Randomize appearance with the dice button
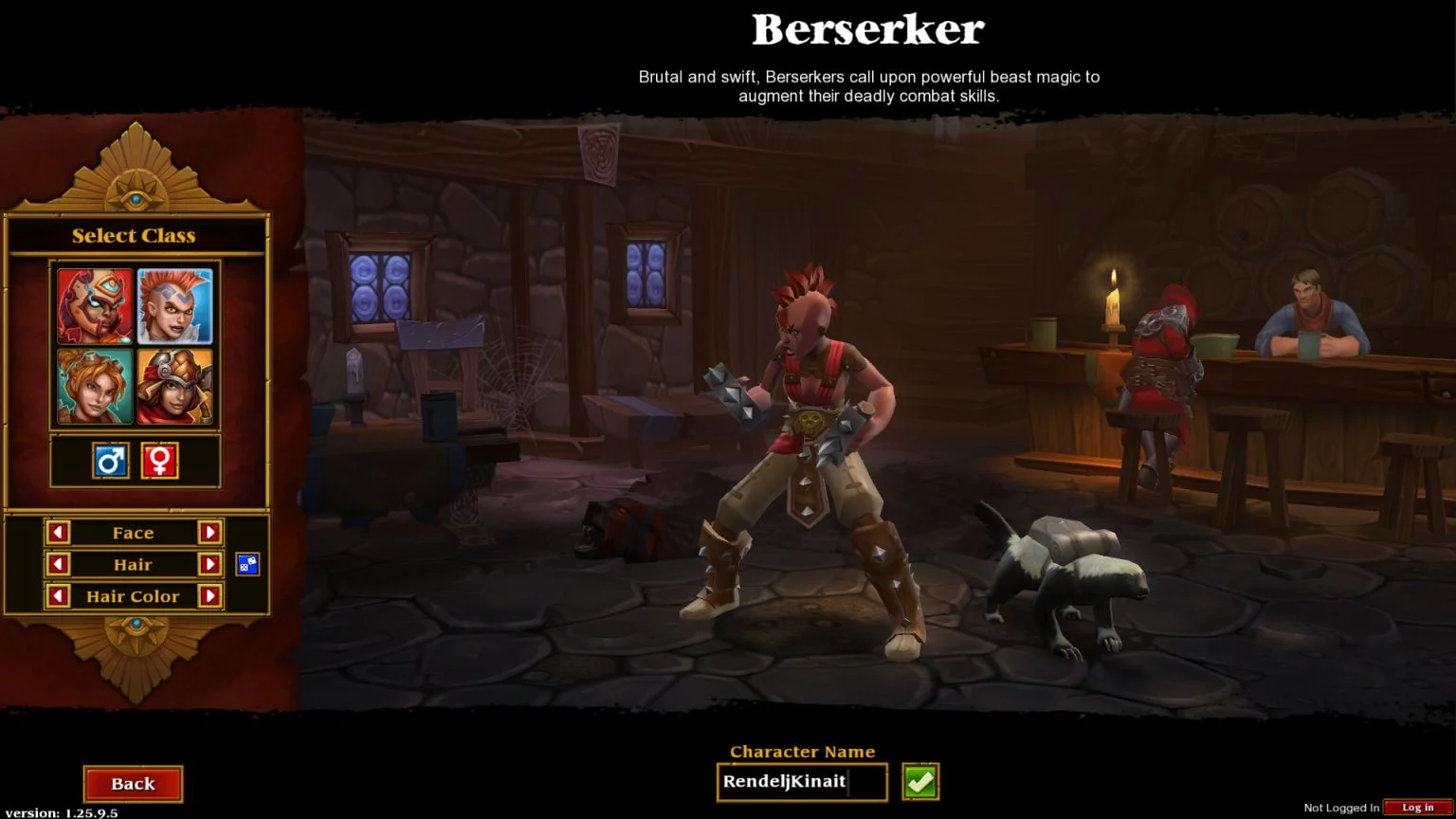Screen dimensions: 1456x819 pos(247,565)
